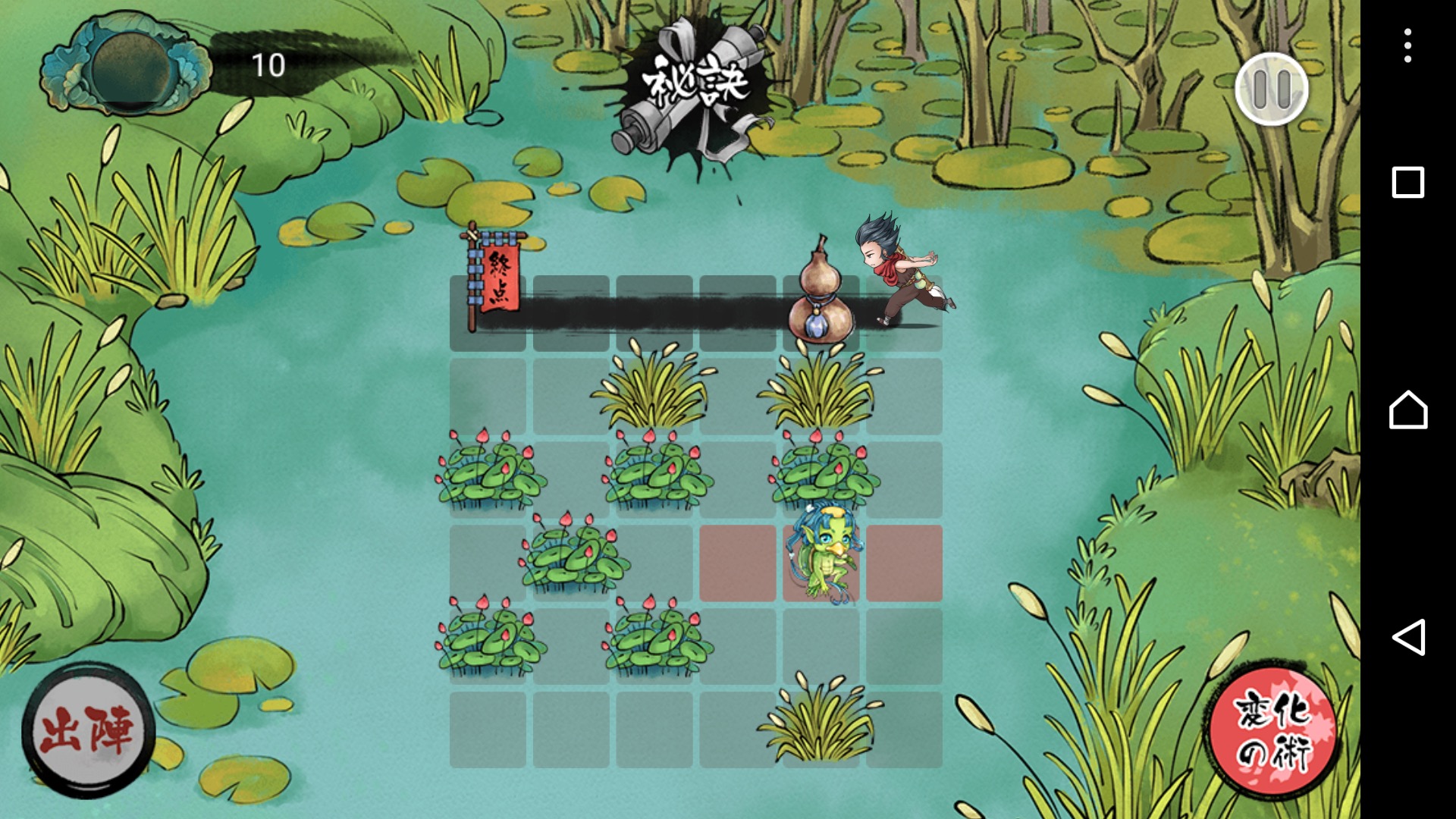Choose the red tile left of kappa
Viewport: 1456px width, 819px height.
click(737, 563)
